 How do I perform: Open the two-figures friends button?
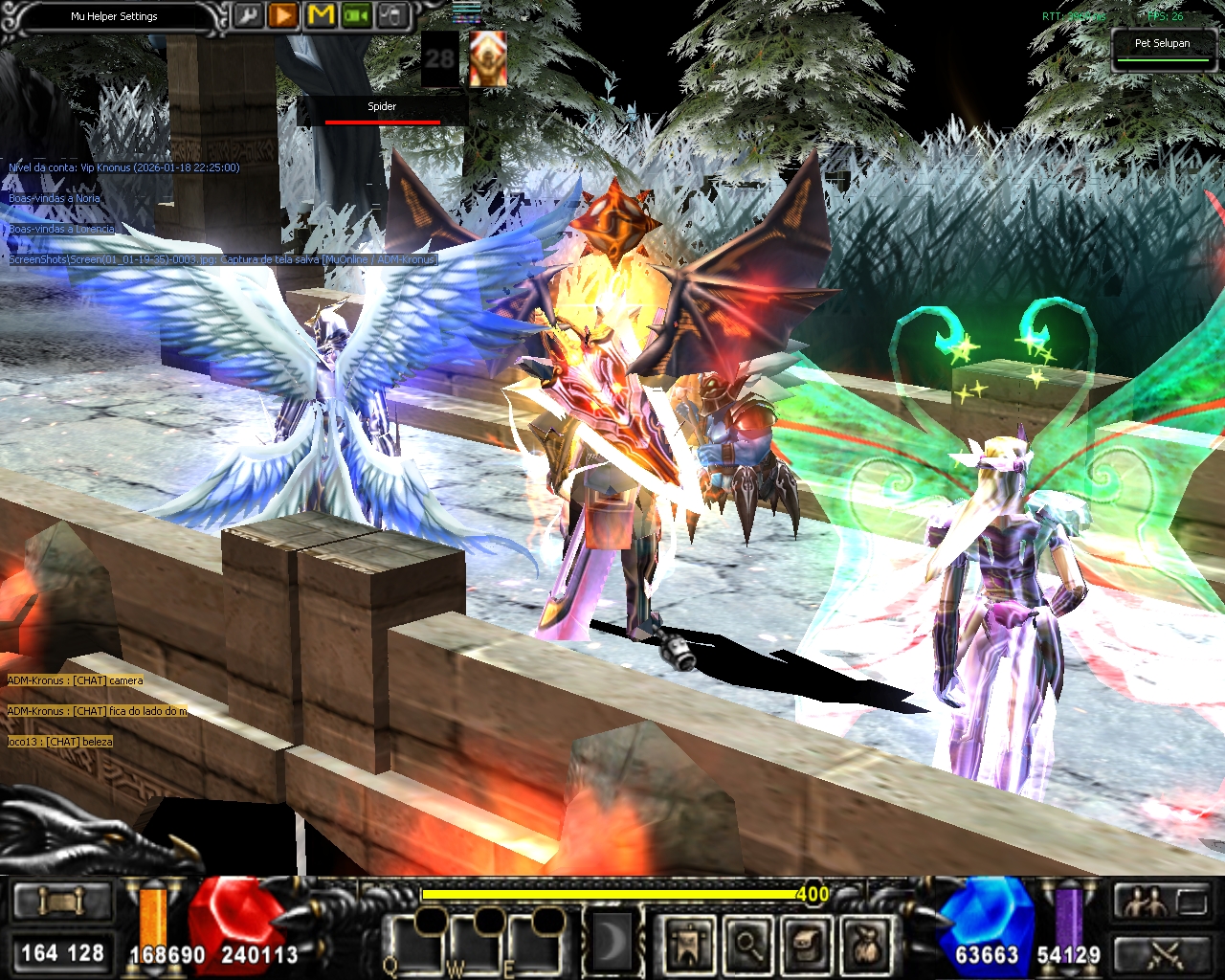tap(1145, 902)
